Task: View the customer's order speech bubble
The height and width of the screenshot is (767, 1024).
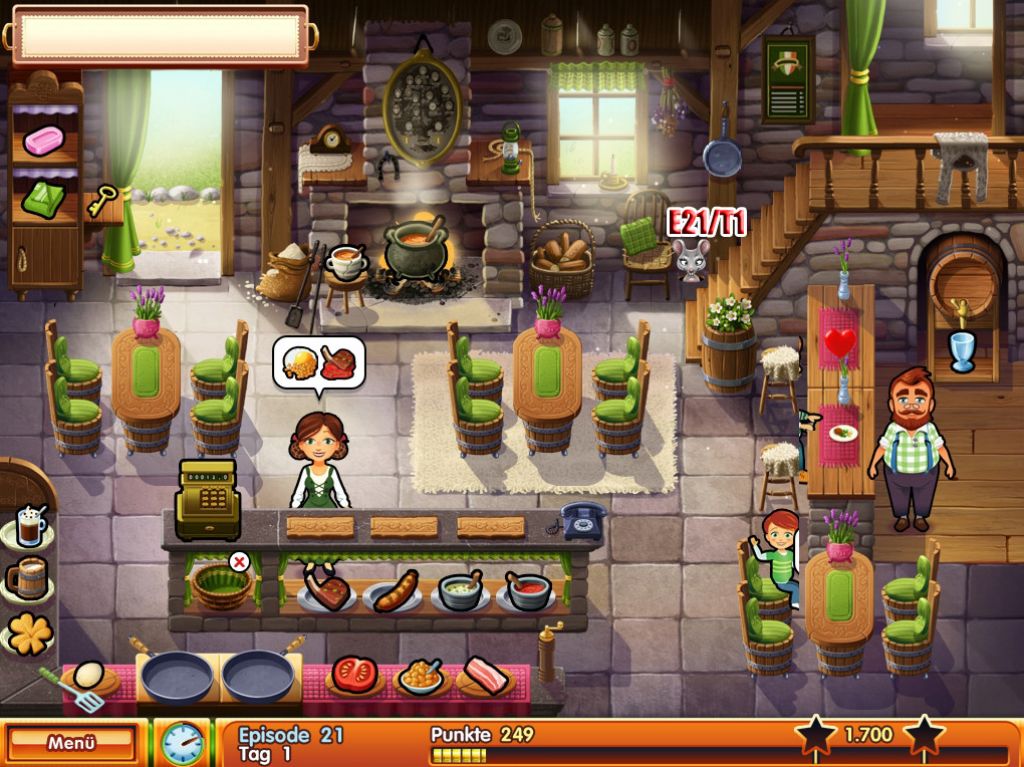Action: [x=318, y=363]
